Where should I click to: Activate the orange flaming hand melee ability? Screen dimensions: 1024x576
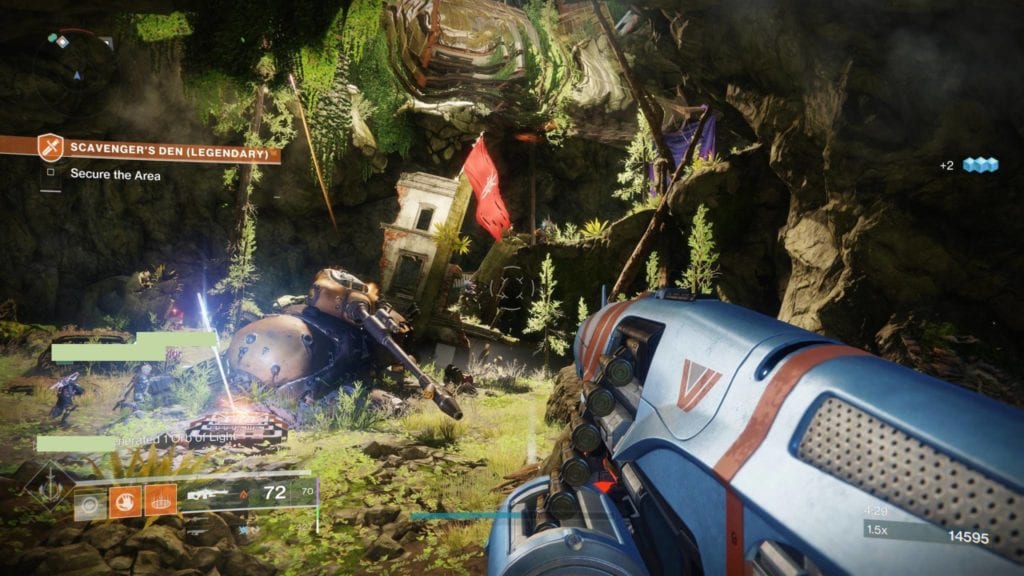(x=127, y=501)
